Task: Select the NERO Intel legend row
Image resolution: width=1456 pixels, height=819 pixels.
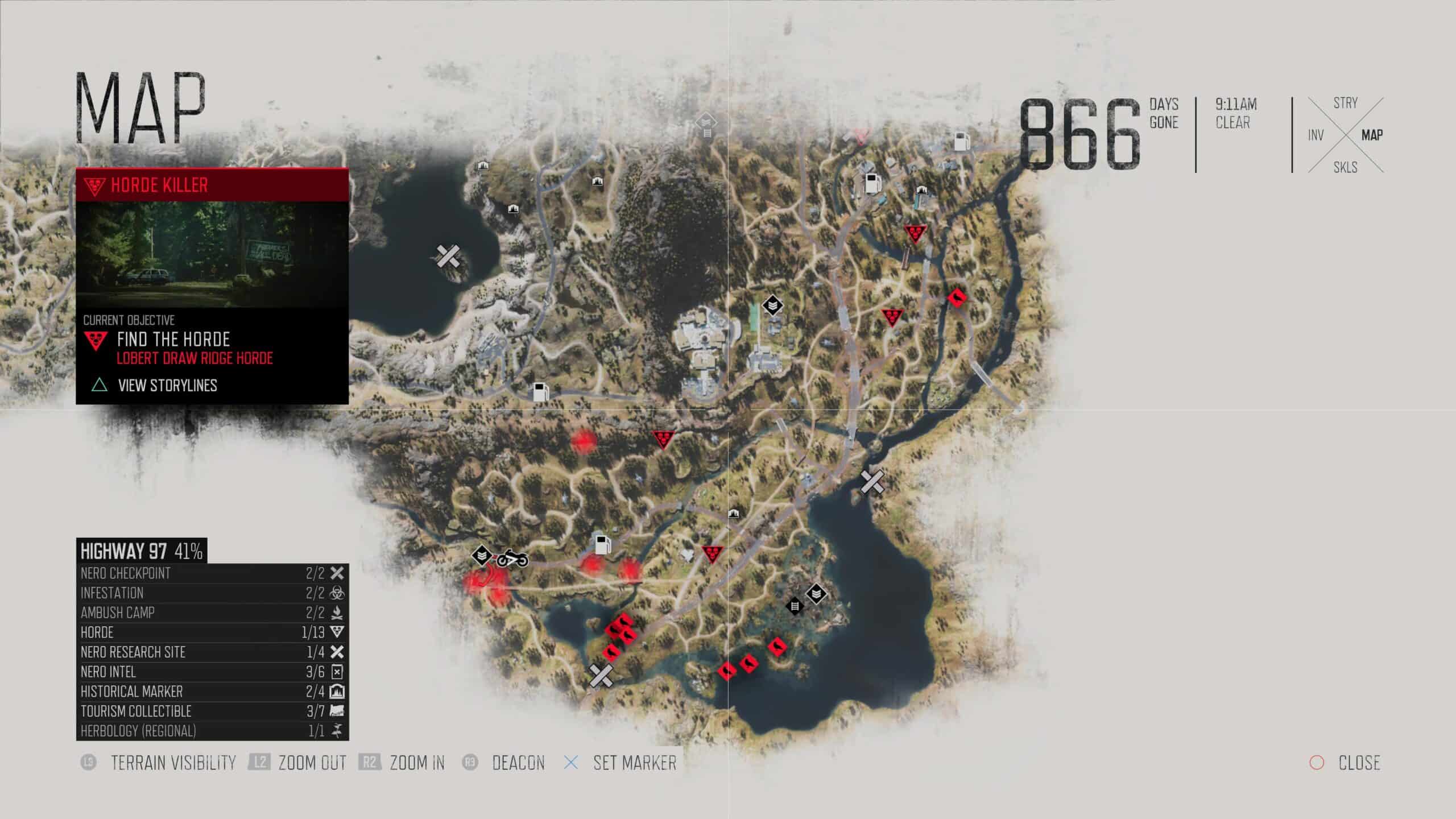Action: 212,672
